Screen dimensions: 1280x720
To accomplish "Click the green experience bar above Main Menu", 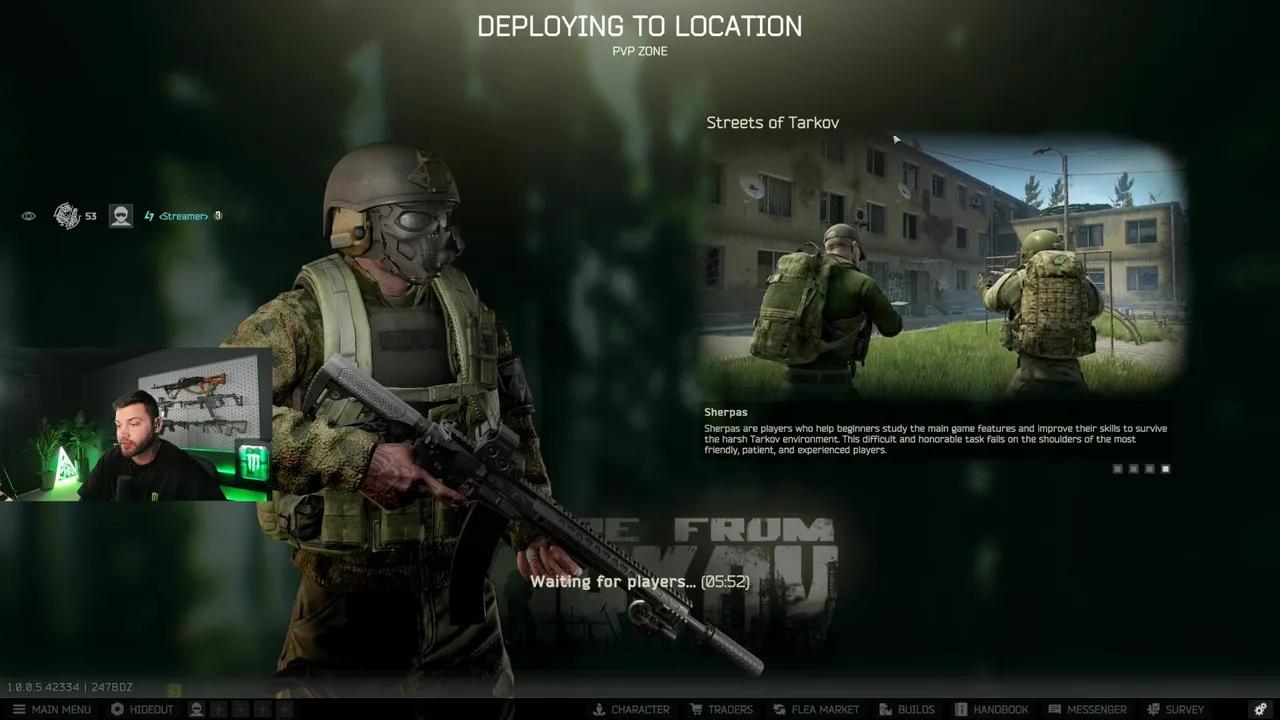I will (x=174, y=690).
